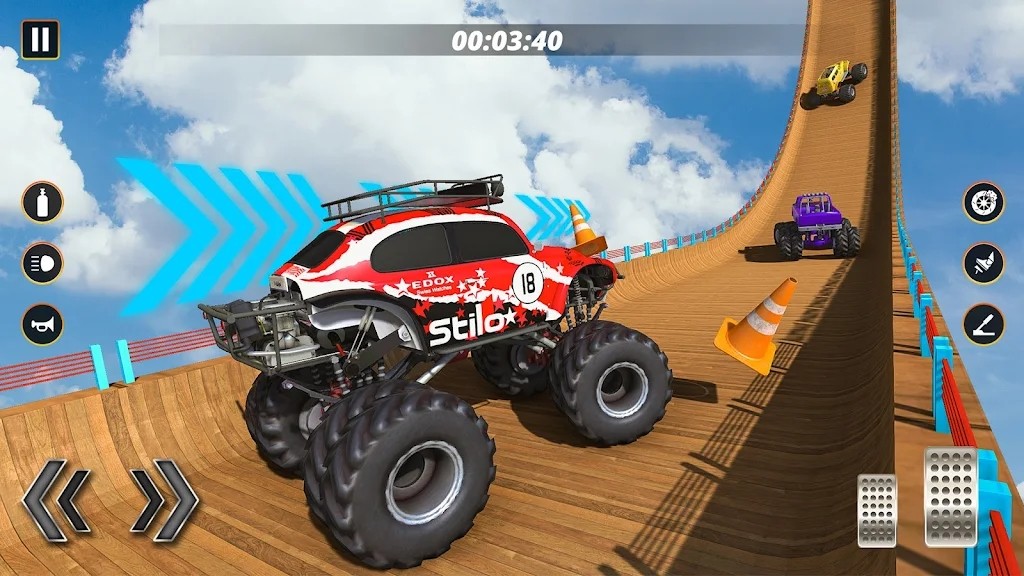Steer right with the right arrow
Image resolution: width=1024 pixels, height=576 pixels.
pyautogui.click(x=164, y=501)
